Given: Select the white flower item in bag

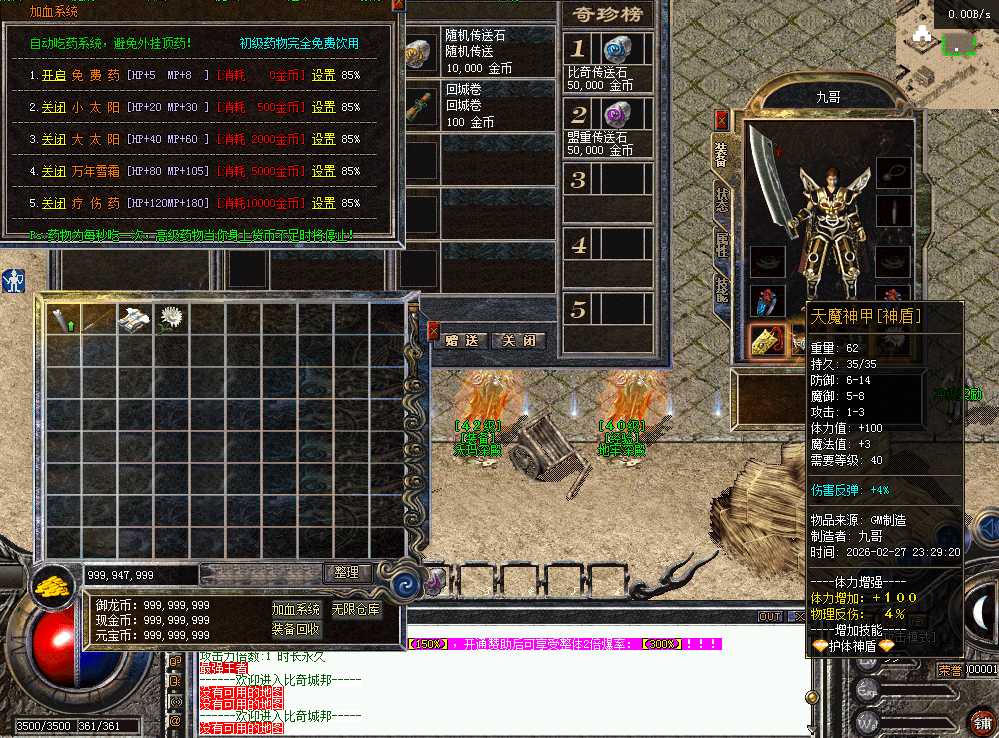Looking at the screenshot, I should click(171, 318).
